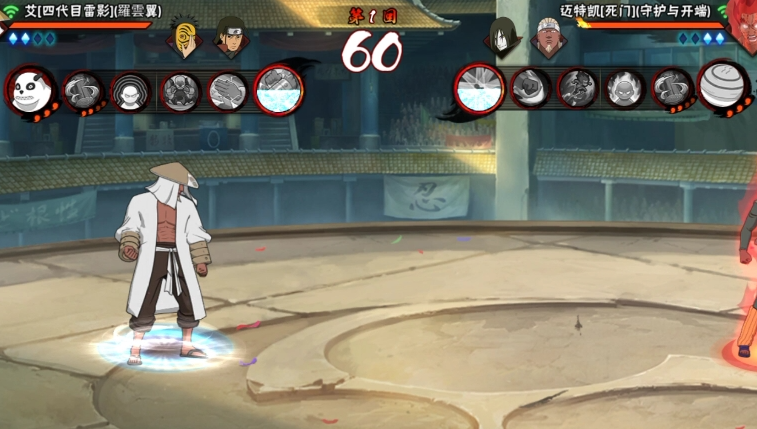Select the Orochimaru support portrait
Screen dimensions: 757x429
click(502, 38)
